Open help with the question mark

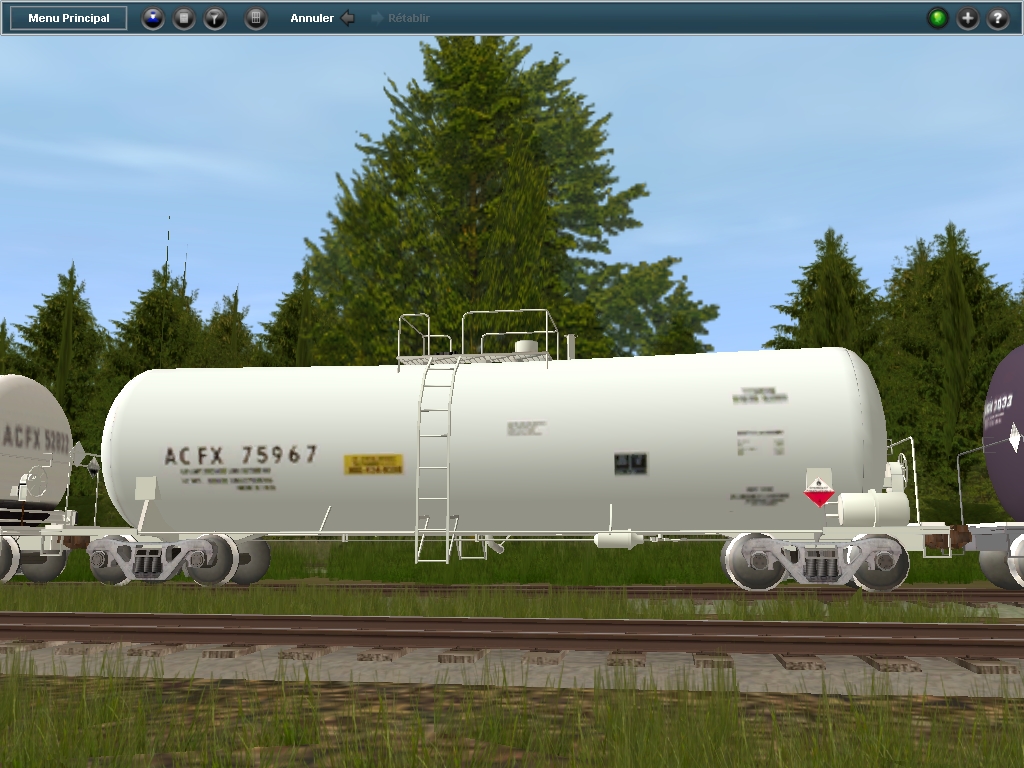tap(998, 18)
